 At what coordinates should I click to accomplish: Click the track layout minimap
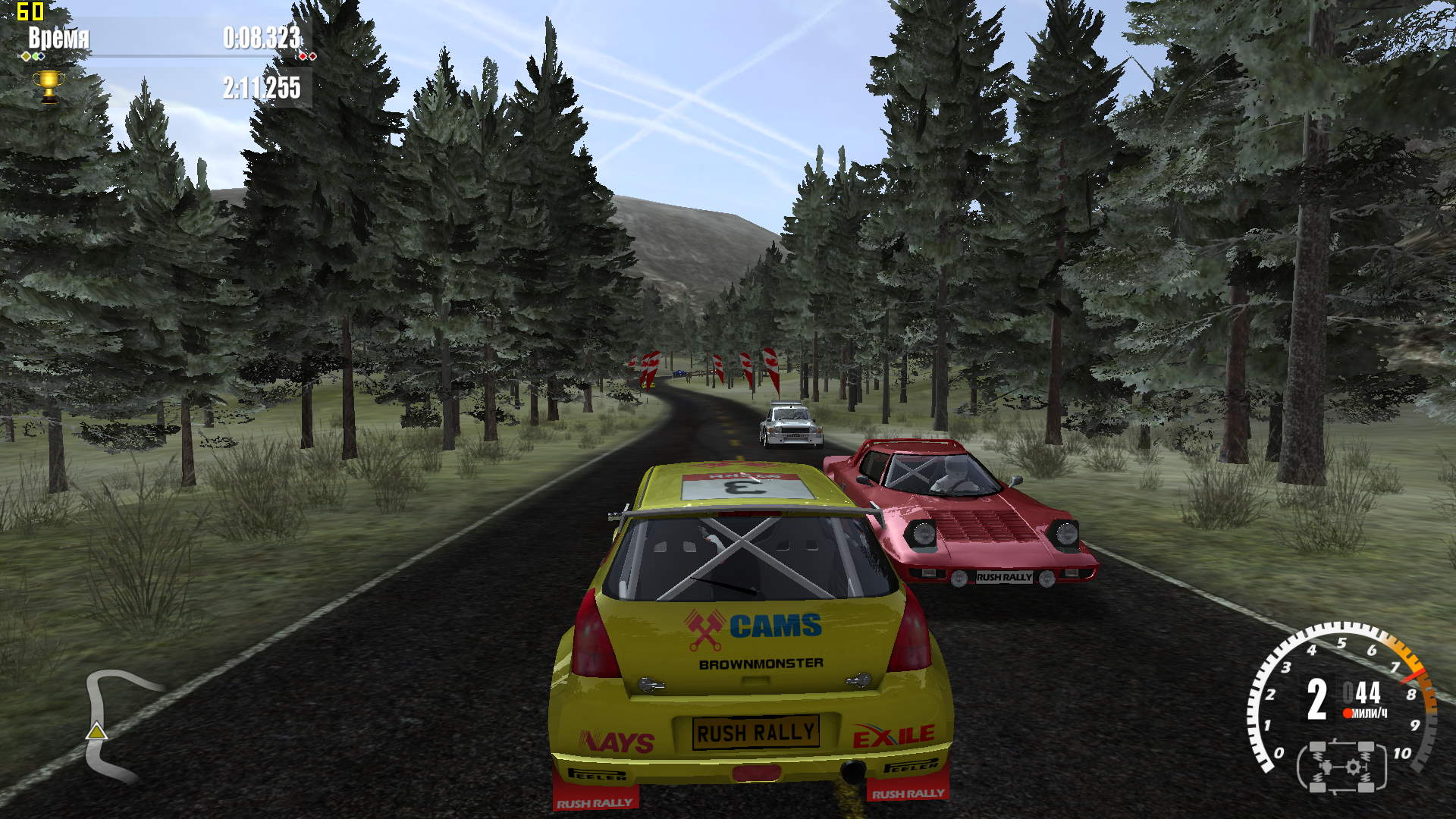[x=114, y=725]
